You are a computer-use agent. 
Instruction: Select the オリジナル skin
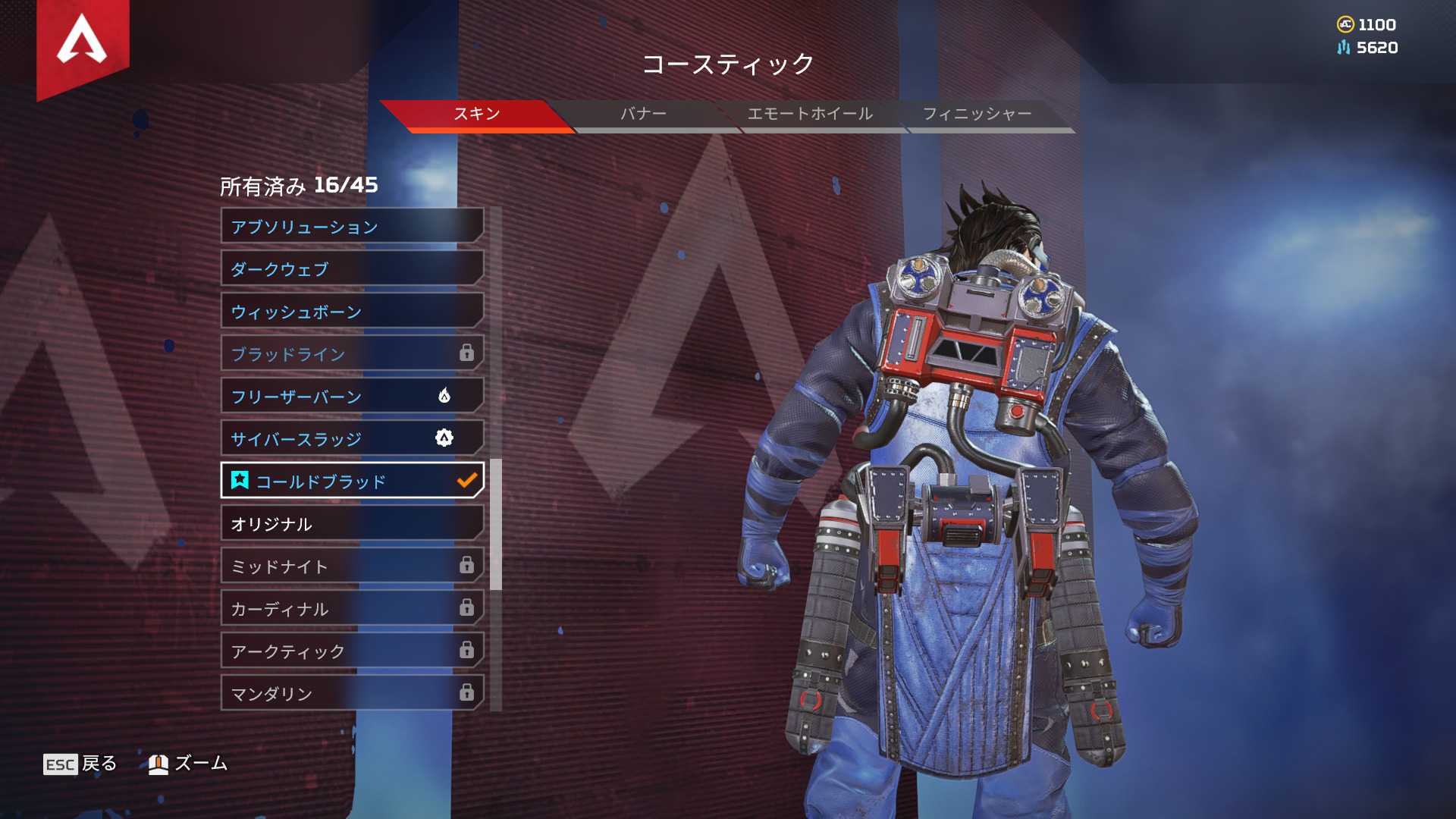pyautogui.click(x=352, y=523)
